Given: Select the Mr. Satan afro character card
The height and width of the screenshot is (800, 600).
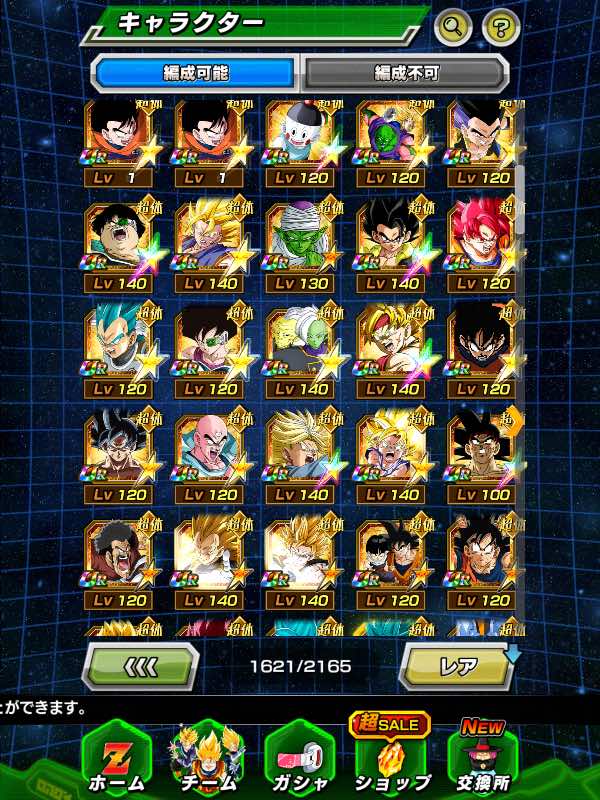Looking at the screenshot, I should point(118,558).
